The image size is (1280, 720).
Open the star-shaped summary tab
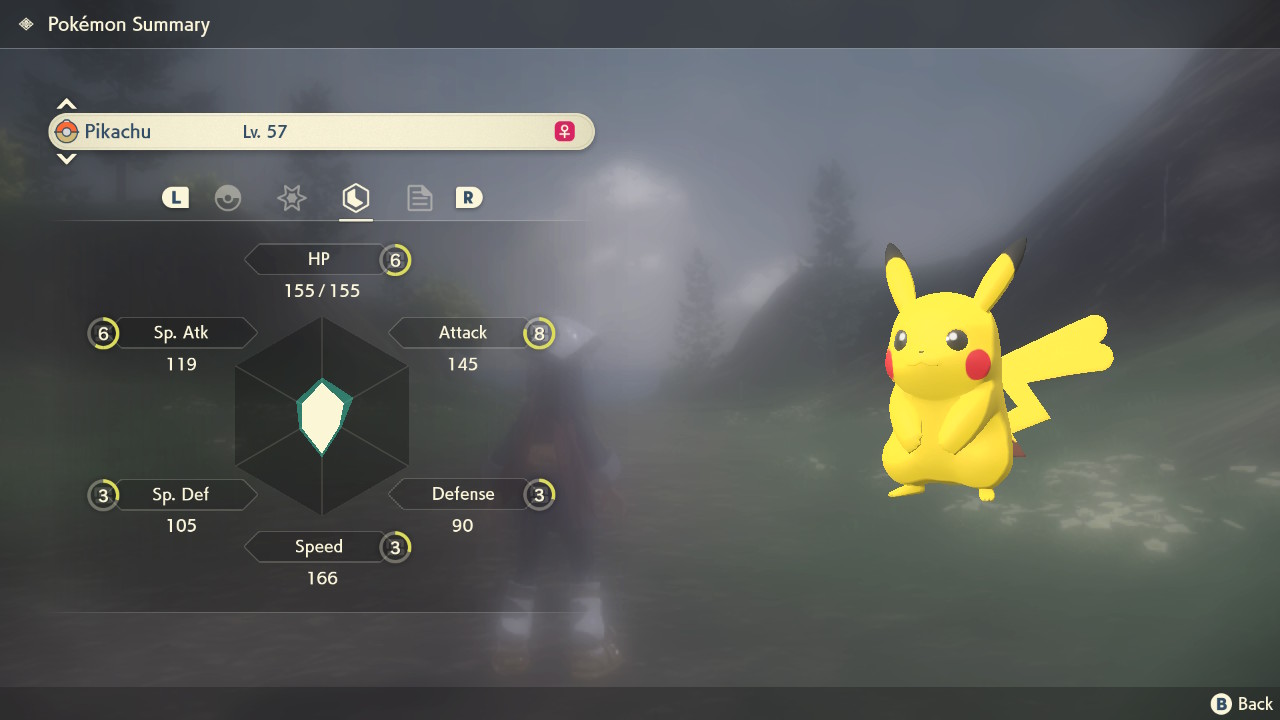[291, 198]
